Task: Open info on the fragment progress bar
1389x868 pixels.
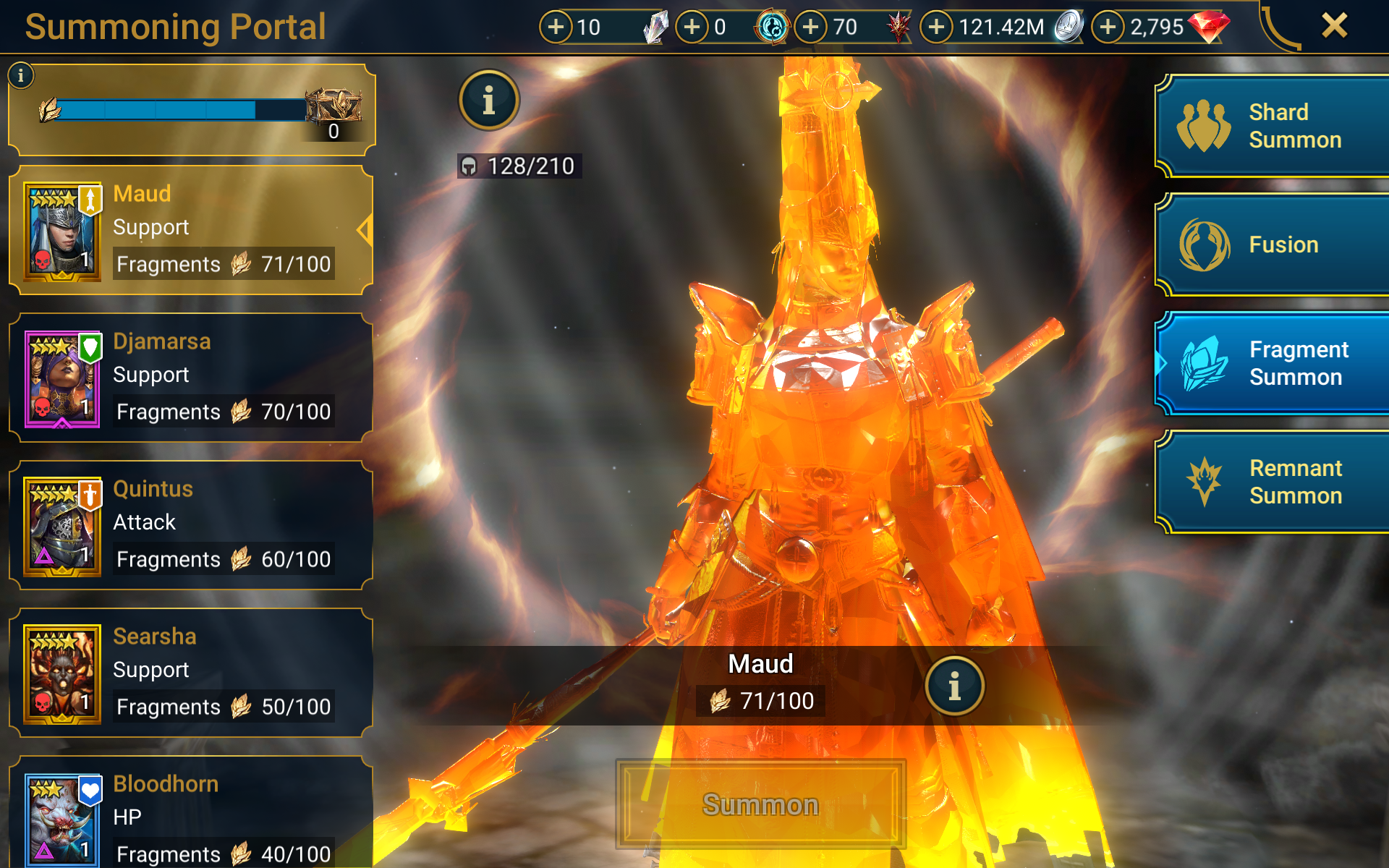Action: pyautogui.click(x=21, y=75)
